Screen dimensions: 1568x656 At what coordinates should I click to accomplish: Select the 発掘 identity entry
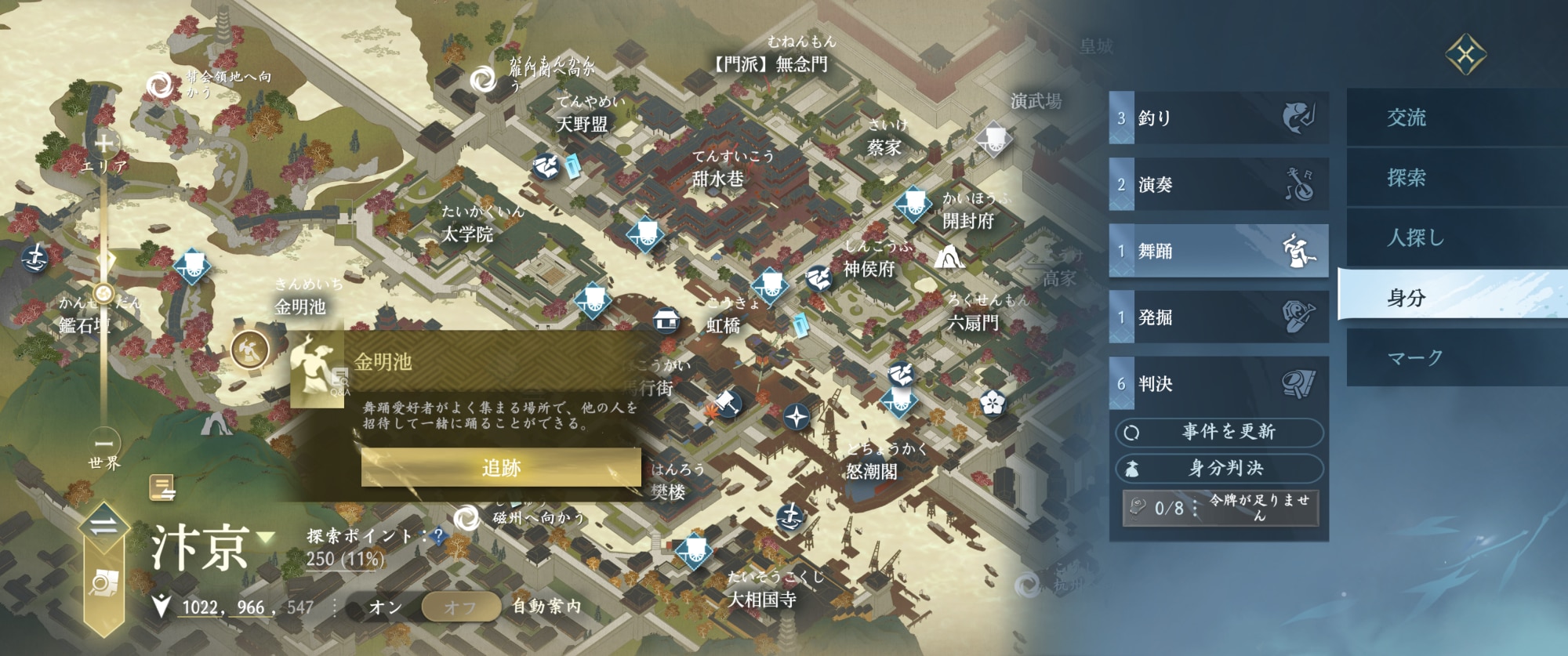(x=1218, y=317)
